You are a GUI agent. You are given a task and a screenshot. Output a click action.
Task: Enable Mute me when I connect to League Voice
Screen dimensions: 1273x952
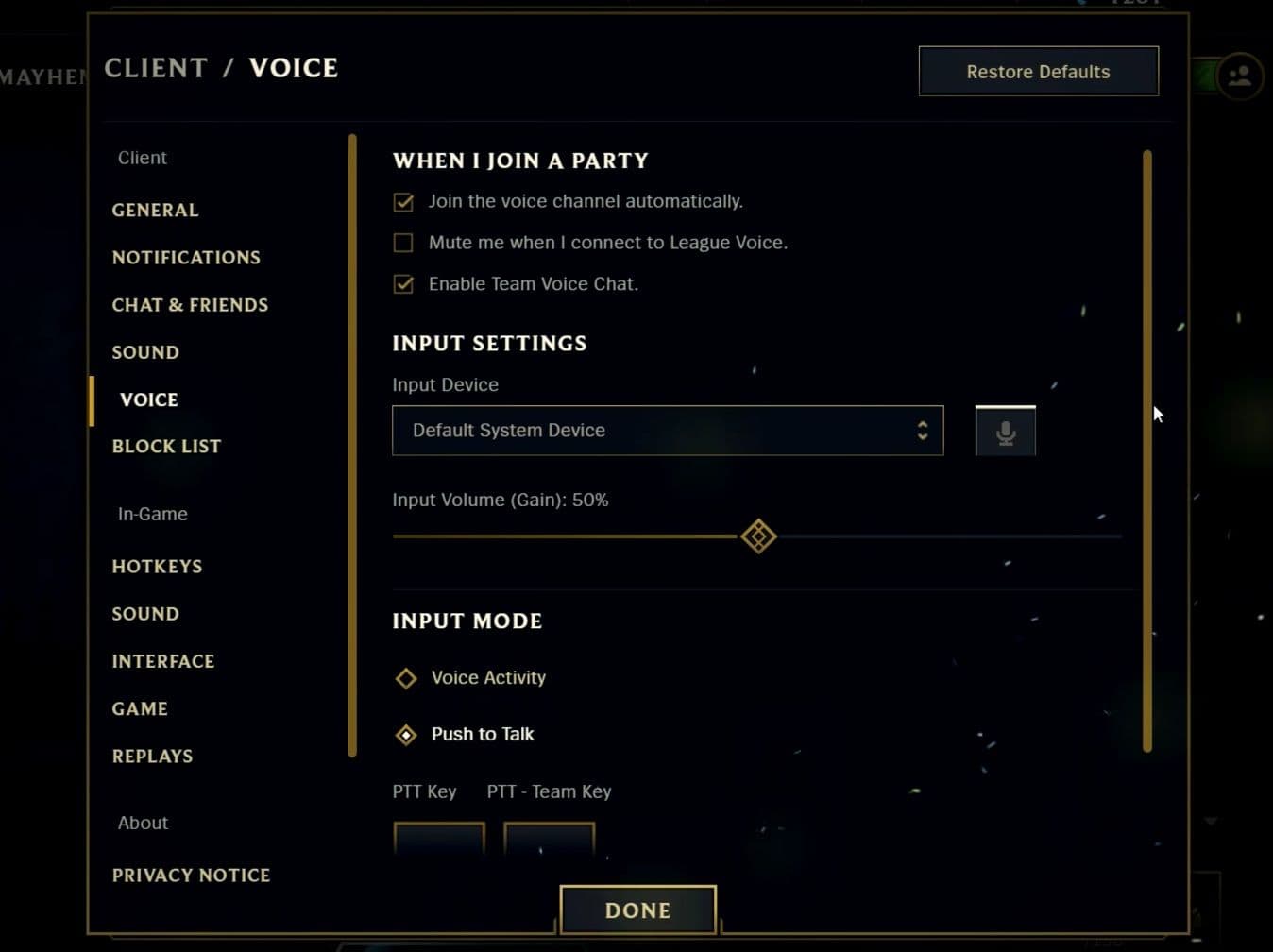(x=403, y=243)
